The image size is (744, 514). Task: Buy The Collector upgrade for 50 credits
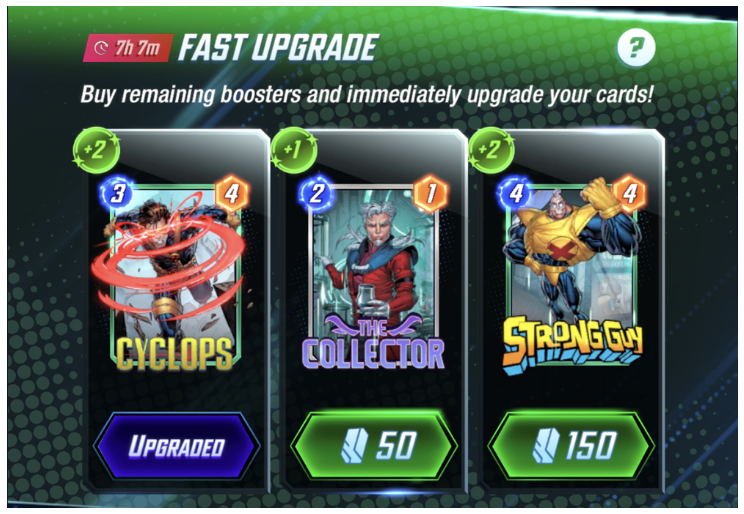[373, 446]
